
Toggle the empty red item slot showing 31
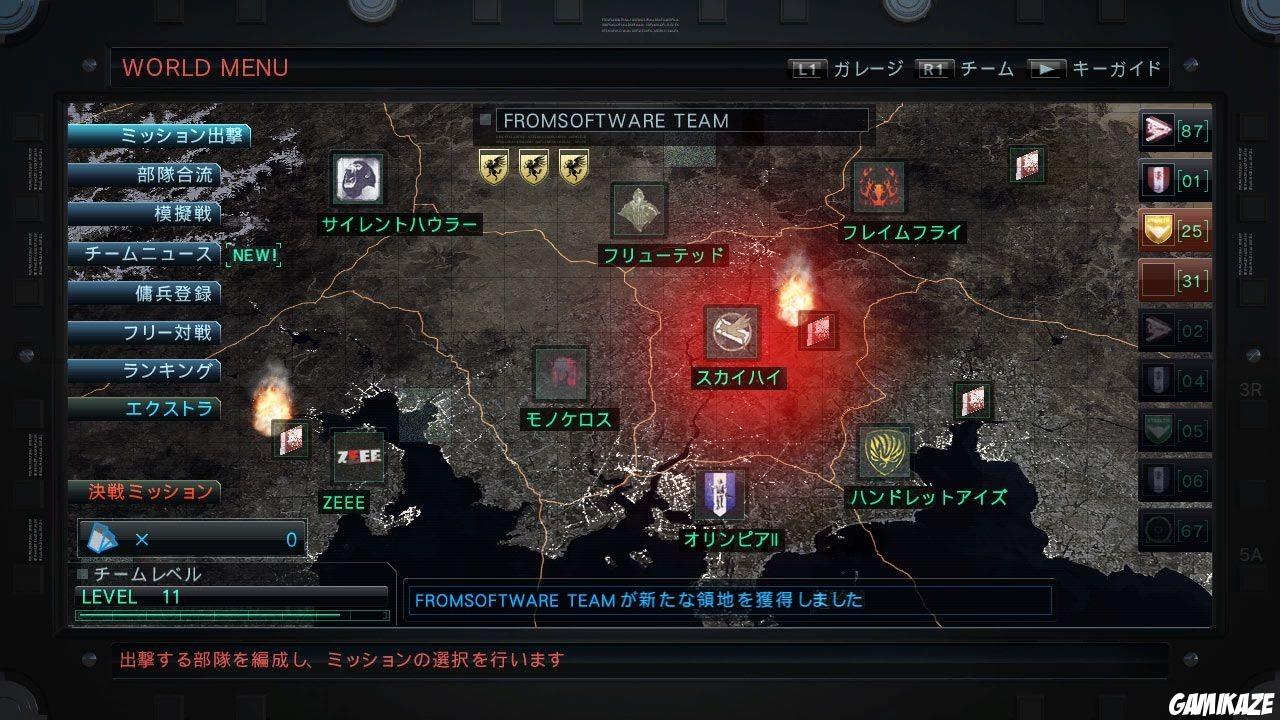tap(1175, 280)
